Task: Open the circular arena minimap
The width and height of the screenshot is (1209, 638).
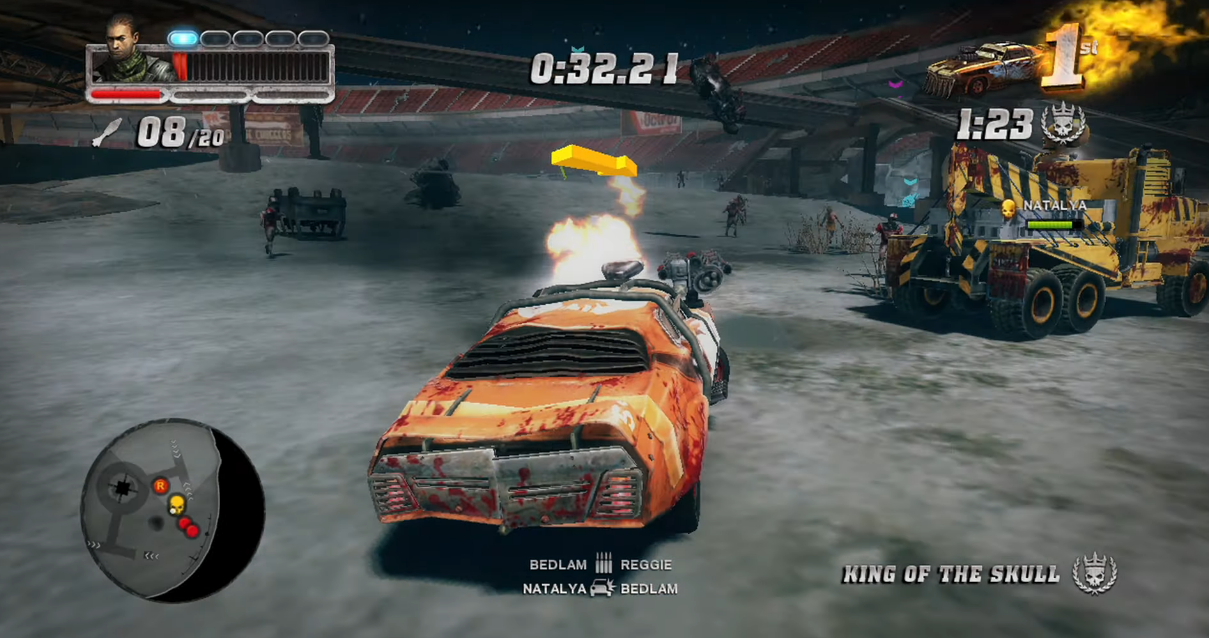Action: click(x=172, y=510)
